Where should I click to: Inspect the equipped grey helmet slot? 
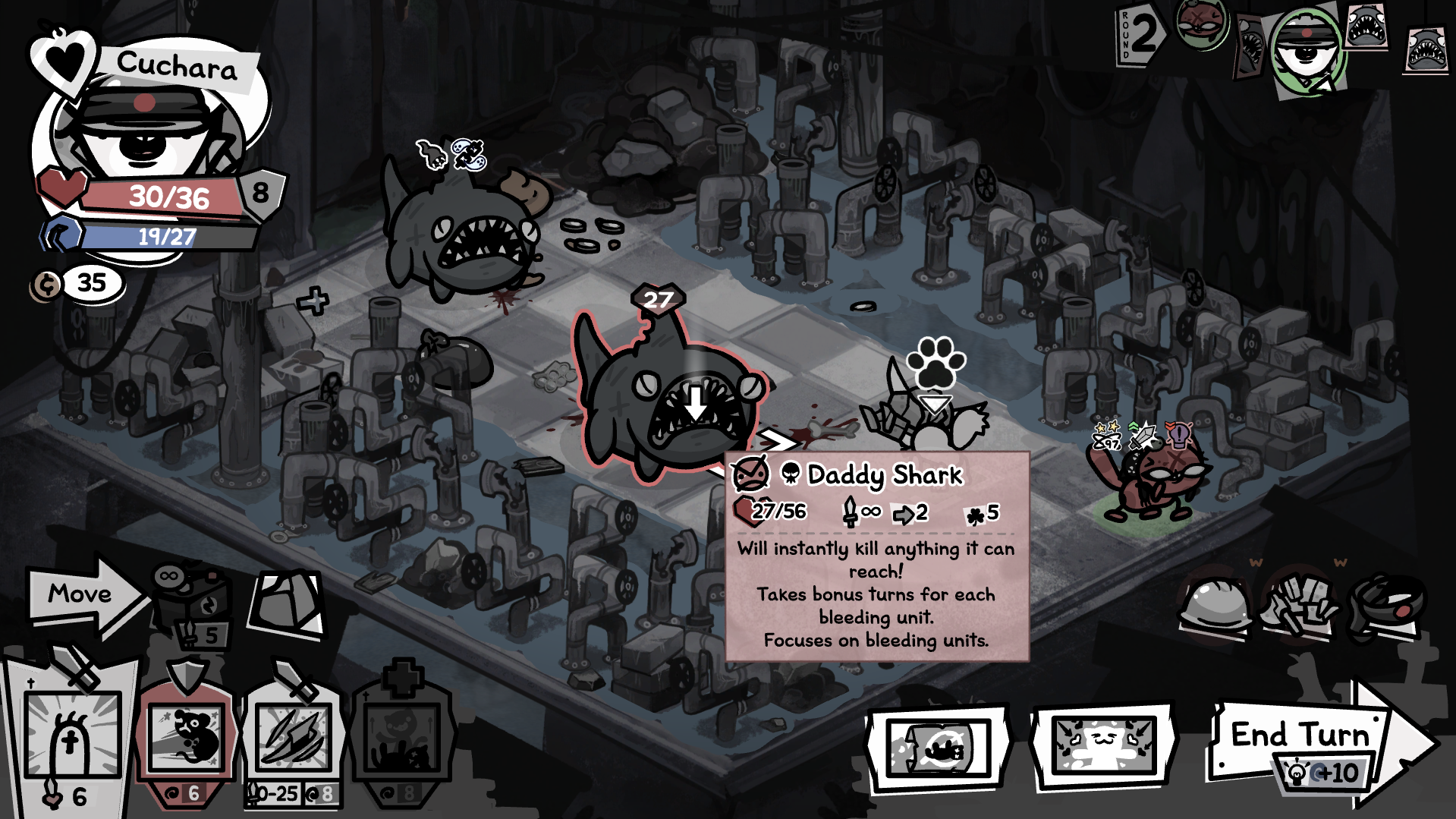point(1214,603)
